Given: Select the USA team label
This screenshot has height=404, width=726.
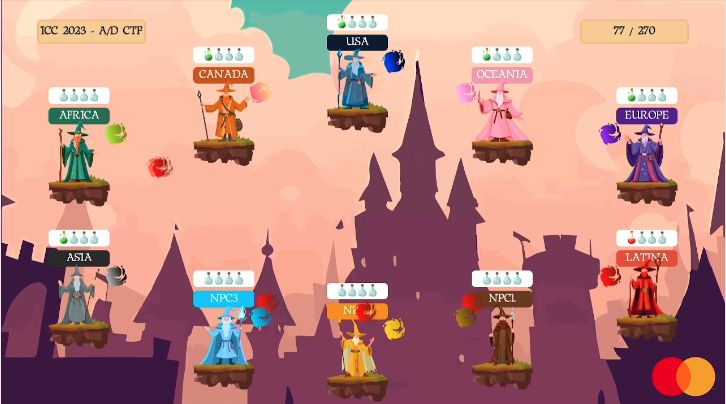Looking at the screenshot, I should coord(357,42).
